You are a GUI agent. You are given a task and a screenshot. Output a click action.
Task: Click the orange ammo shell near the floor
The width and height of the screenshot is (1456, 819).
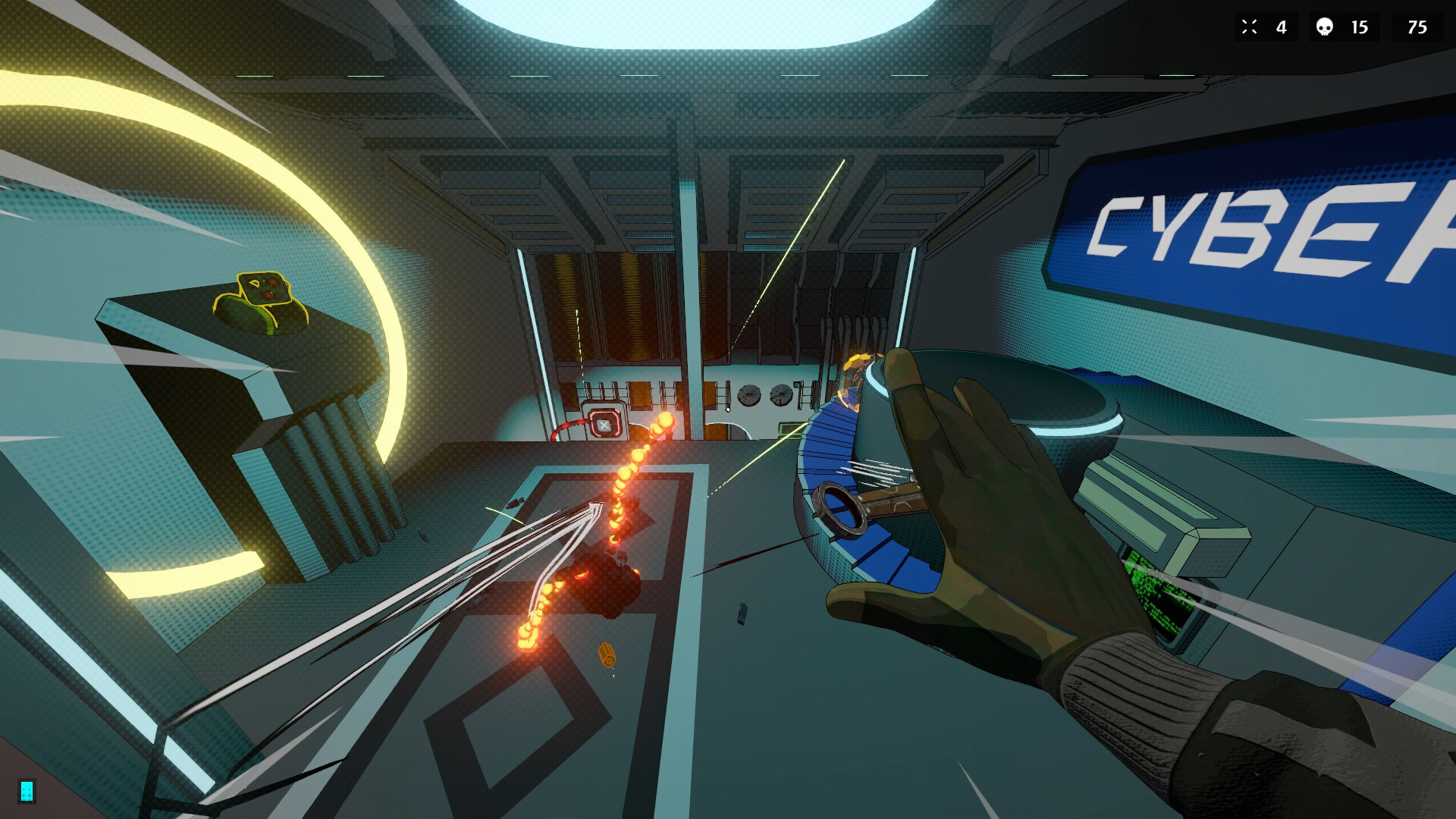pos(607,655)
